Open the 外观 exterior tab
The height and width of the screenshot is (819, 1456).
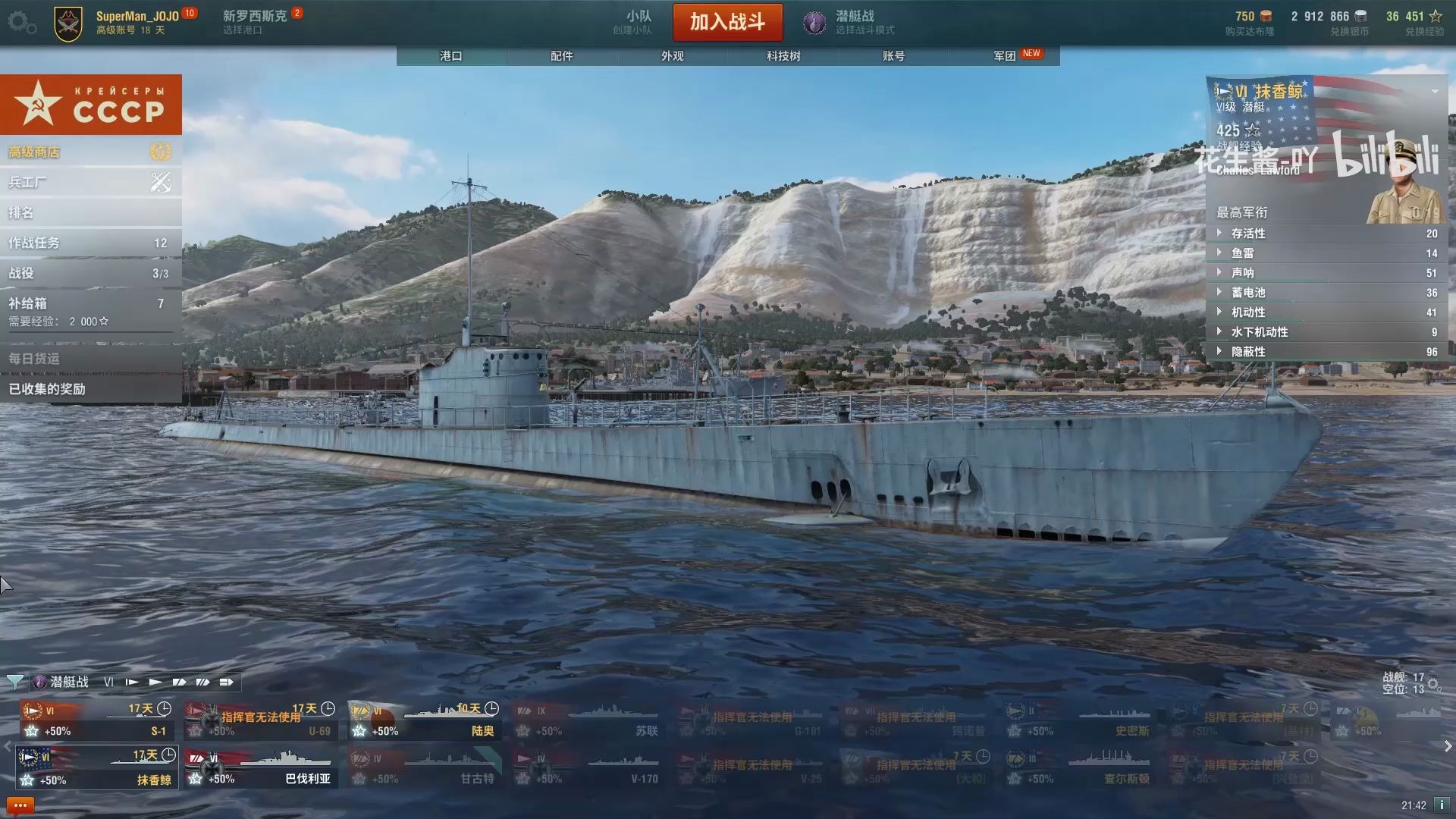673,56
